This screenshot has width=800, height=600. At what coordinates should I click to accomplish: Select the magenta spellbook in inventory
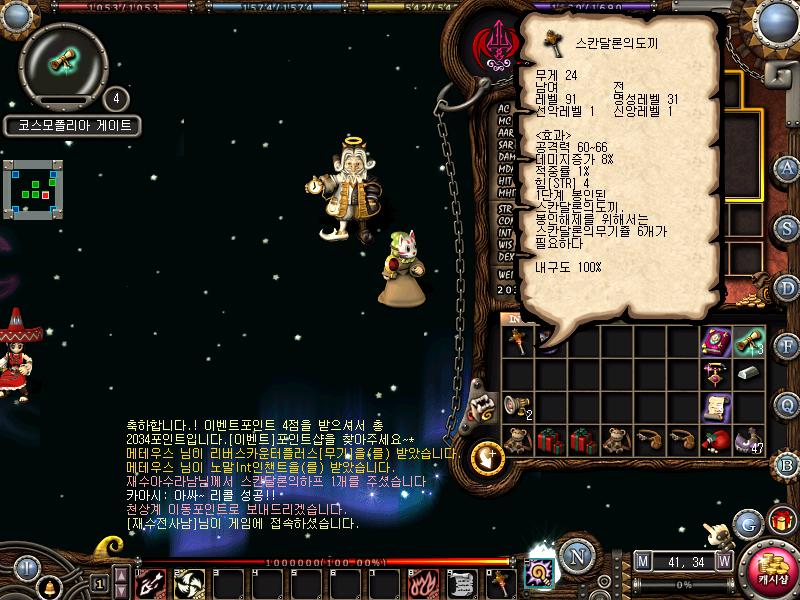(x=715, y=341)
